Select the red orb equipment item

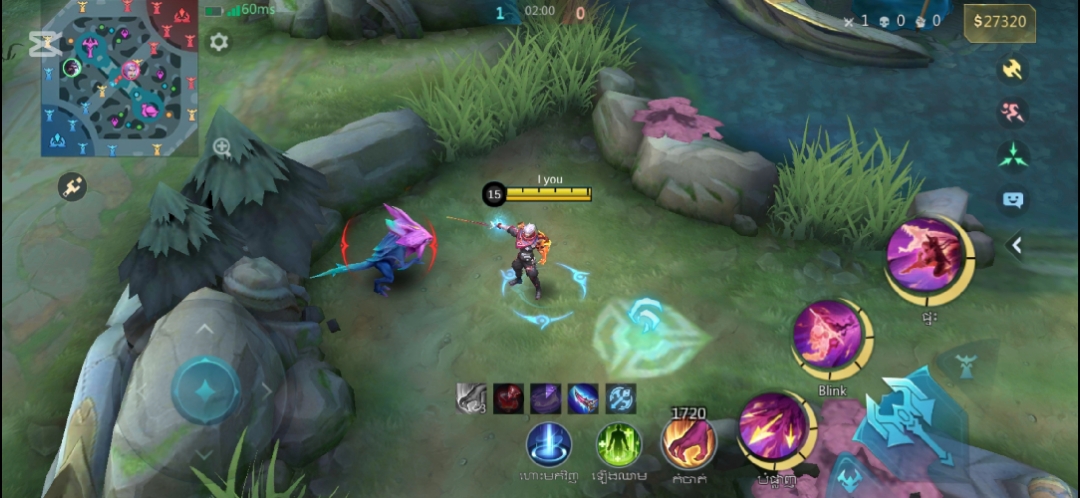508,398
